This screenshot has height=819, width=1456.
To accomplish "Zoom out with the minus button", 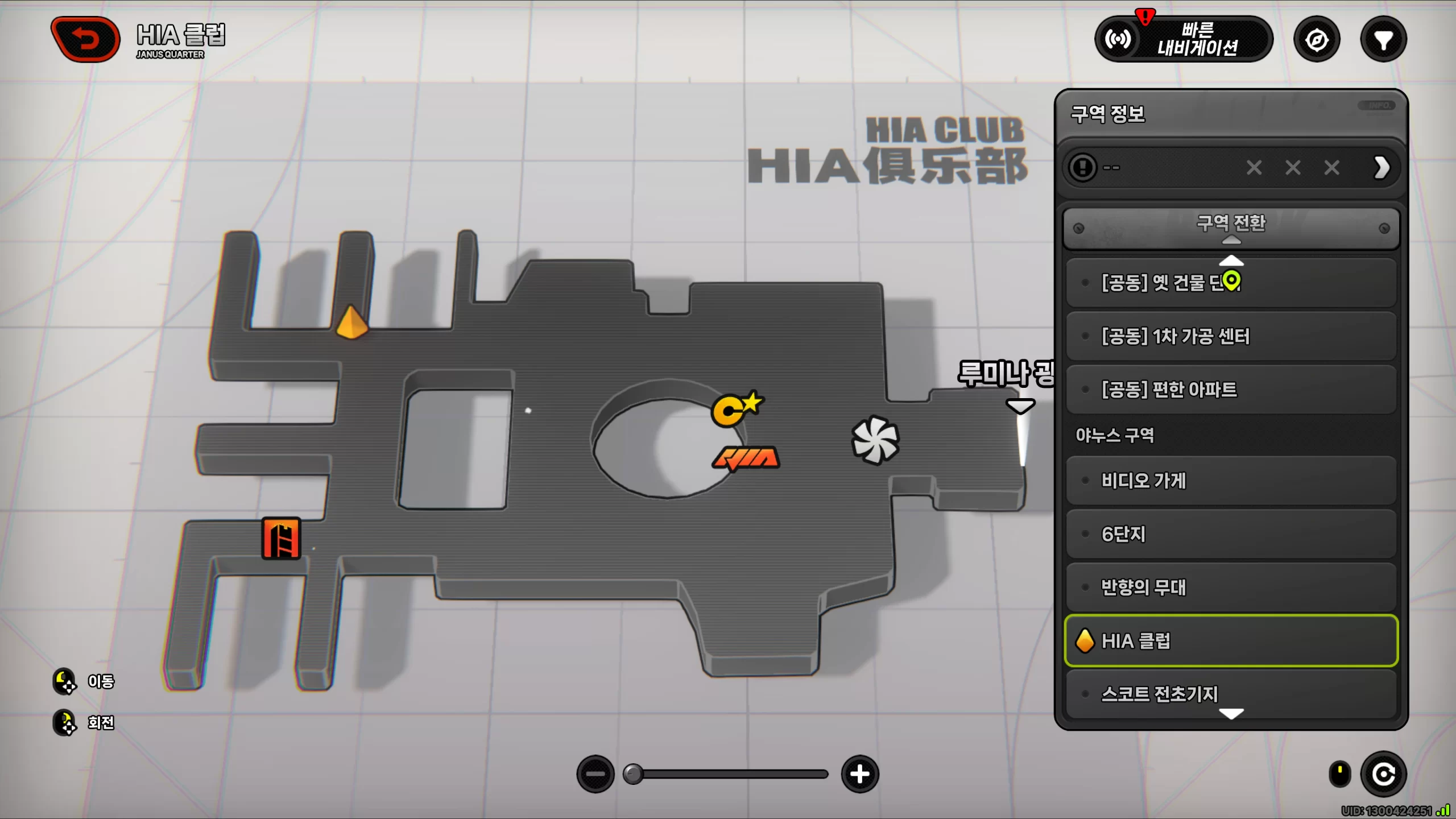I will (x=595, y=774).
